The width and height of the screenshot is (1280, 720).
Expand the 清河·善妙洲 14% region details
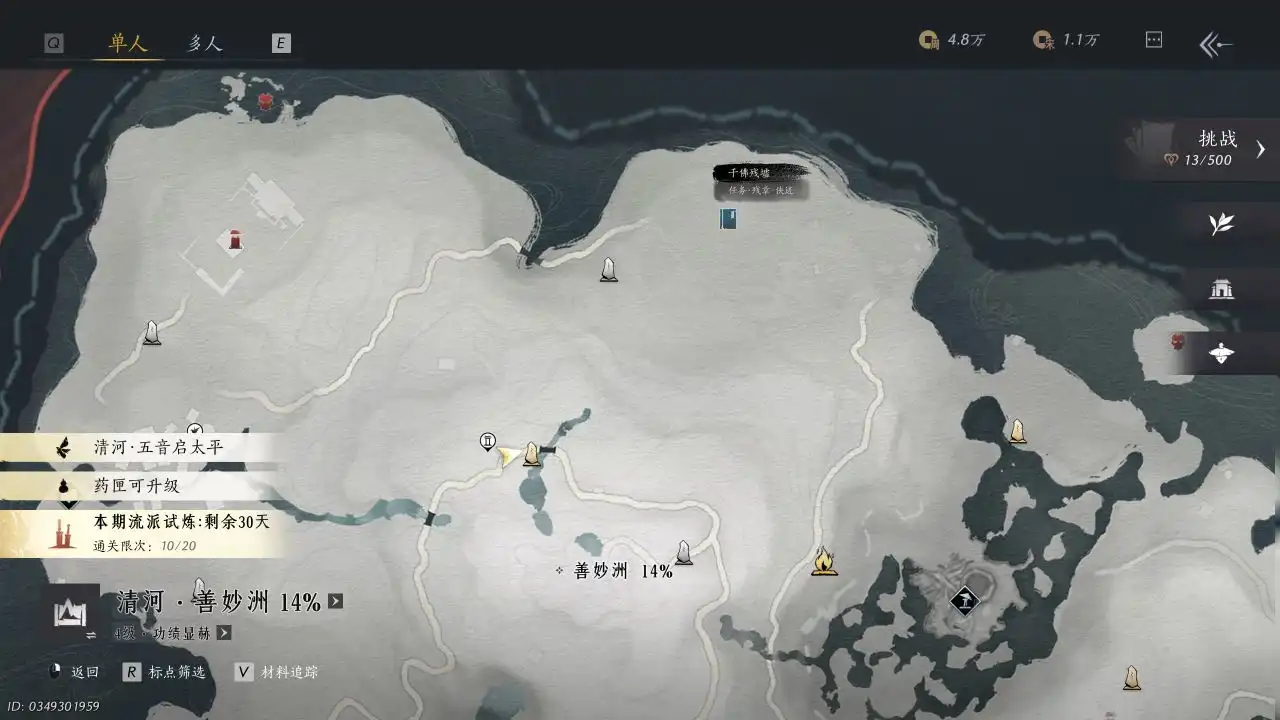337,601
